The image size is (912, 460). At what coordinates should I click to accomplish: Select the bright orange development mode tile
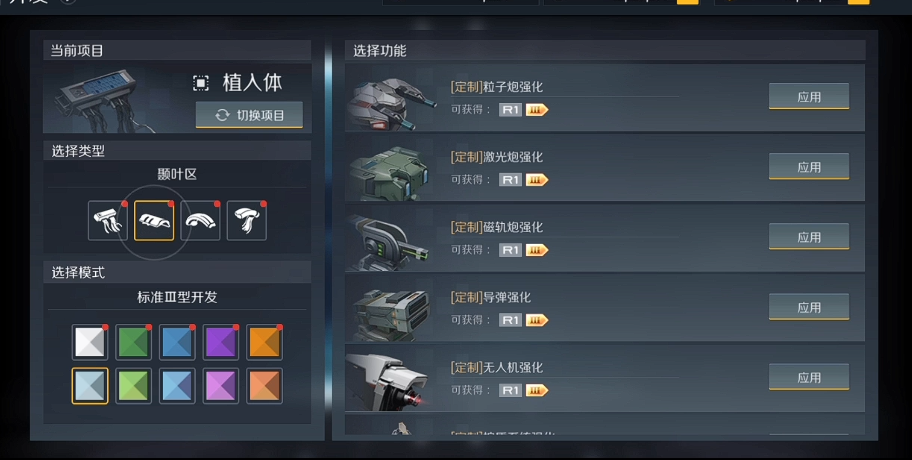(x=264, y=342)
